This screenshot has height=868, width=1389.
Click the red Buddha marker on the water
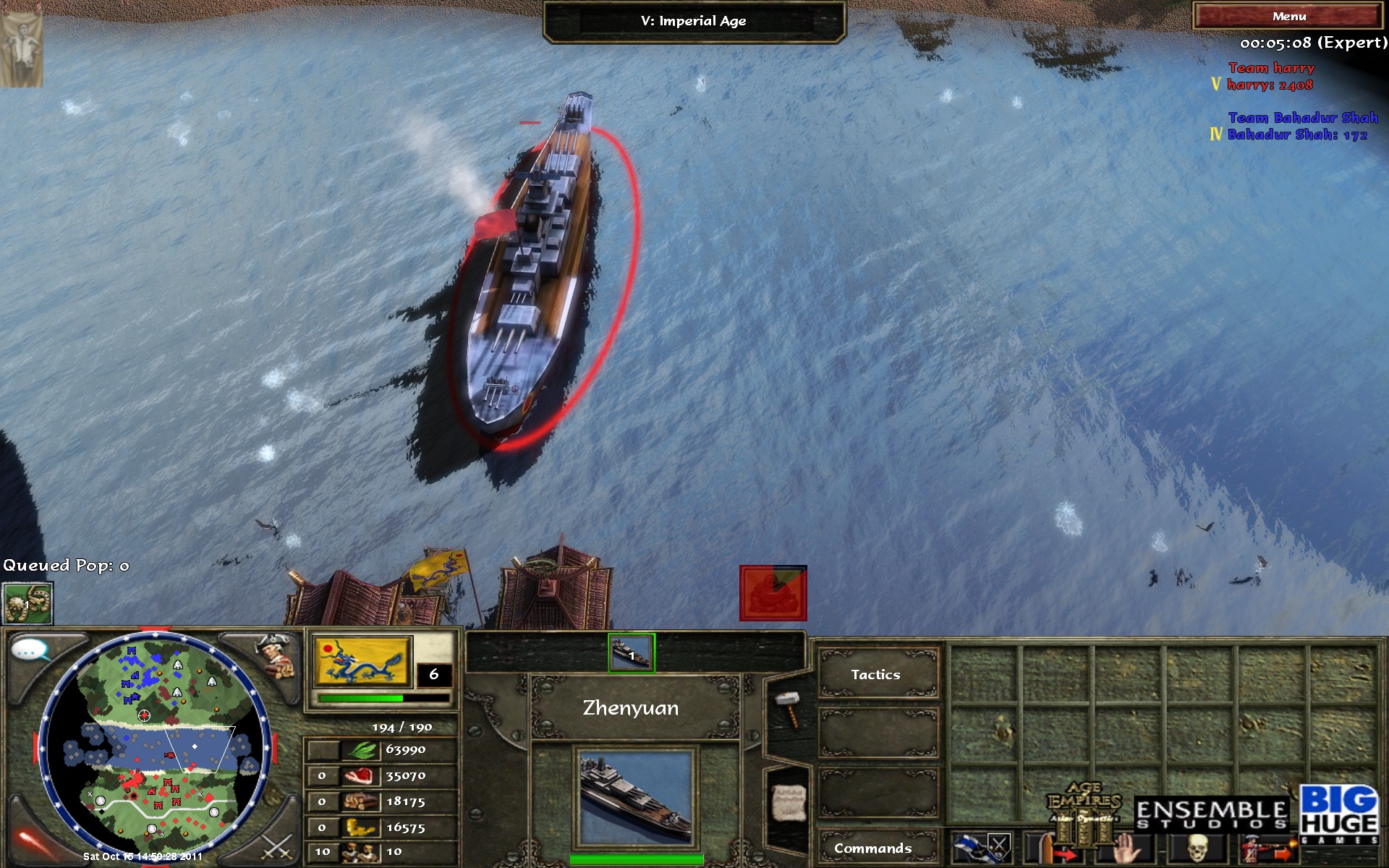(772, 593)
